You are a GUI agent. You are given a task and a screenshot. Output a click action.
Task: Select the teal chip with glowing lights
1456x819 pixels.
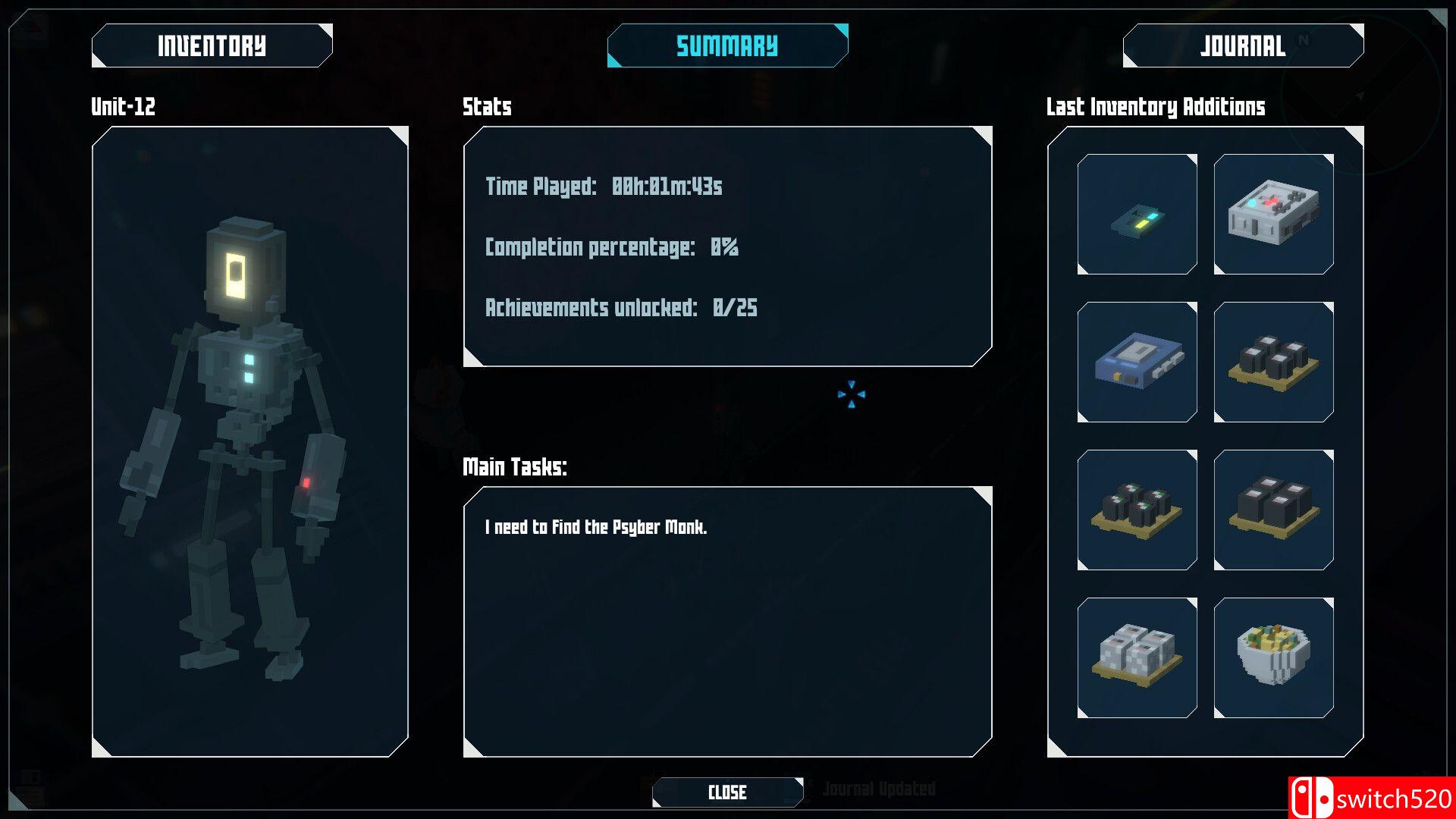1137,214
